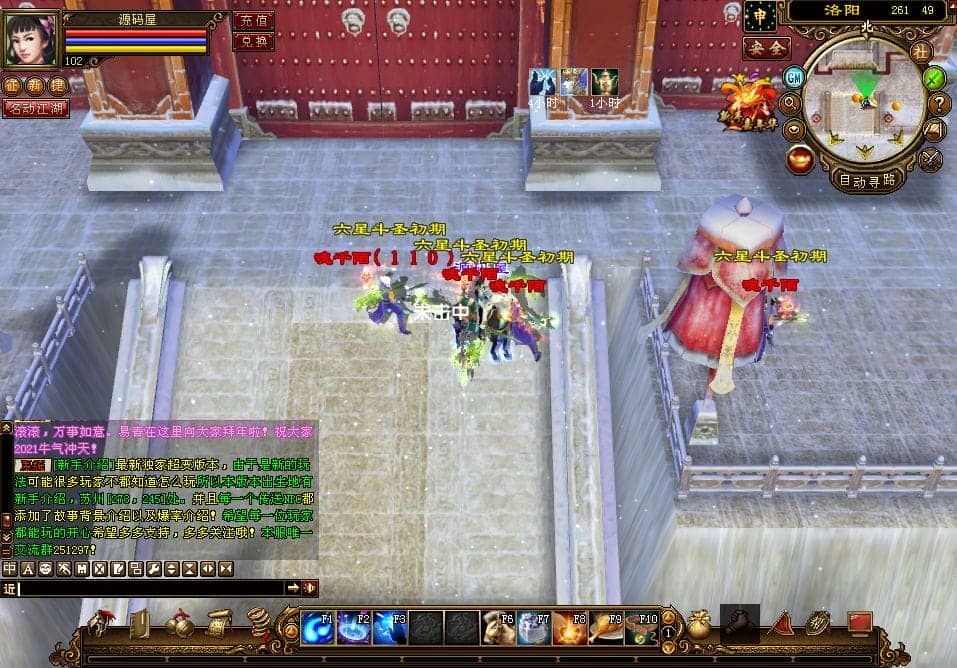The image size is (957, 668).
Task: Click the 征 round icon
Action: pyautogui.click(x=11, y=85)
